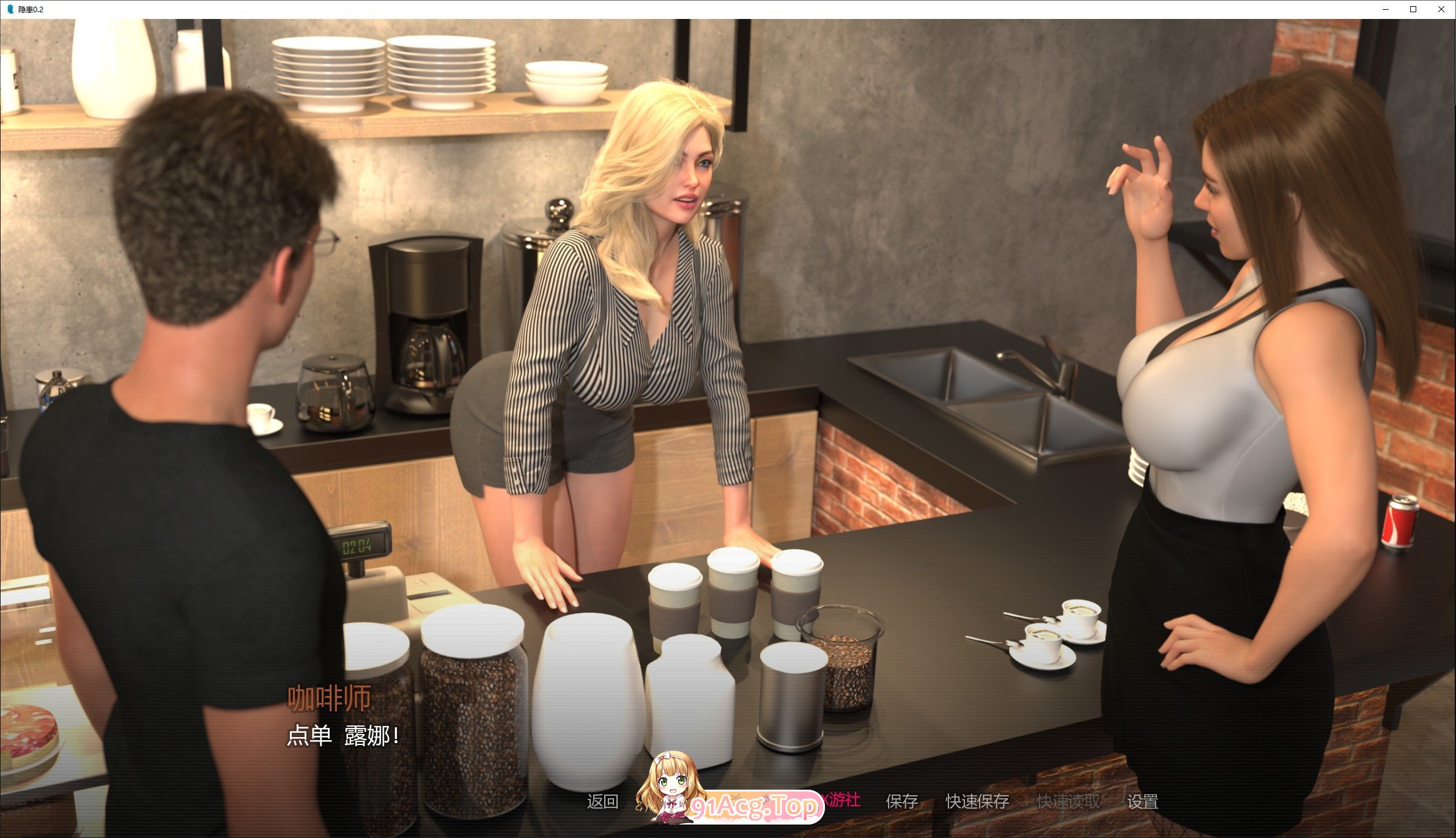Maximize the game window
The width and height of the screenshot is (1456, 838).
[x=1414, y=9]
